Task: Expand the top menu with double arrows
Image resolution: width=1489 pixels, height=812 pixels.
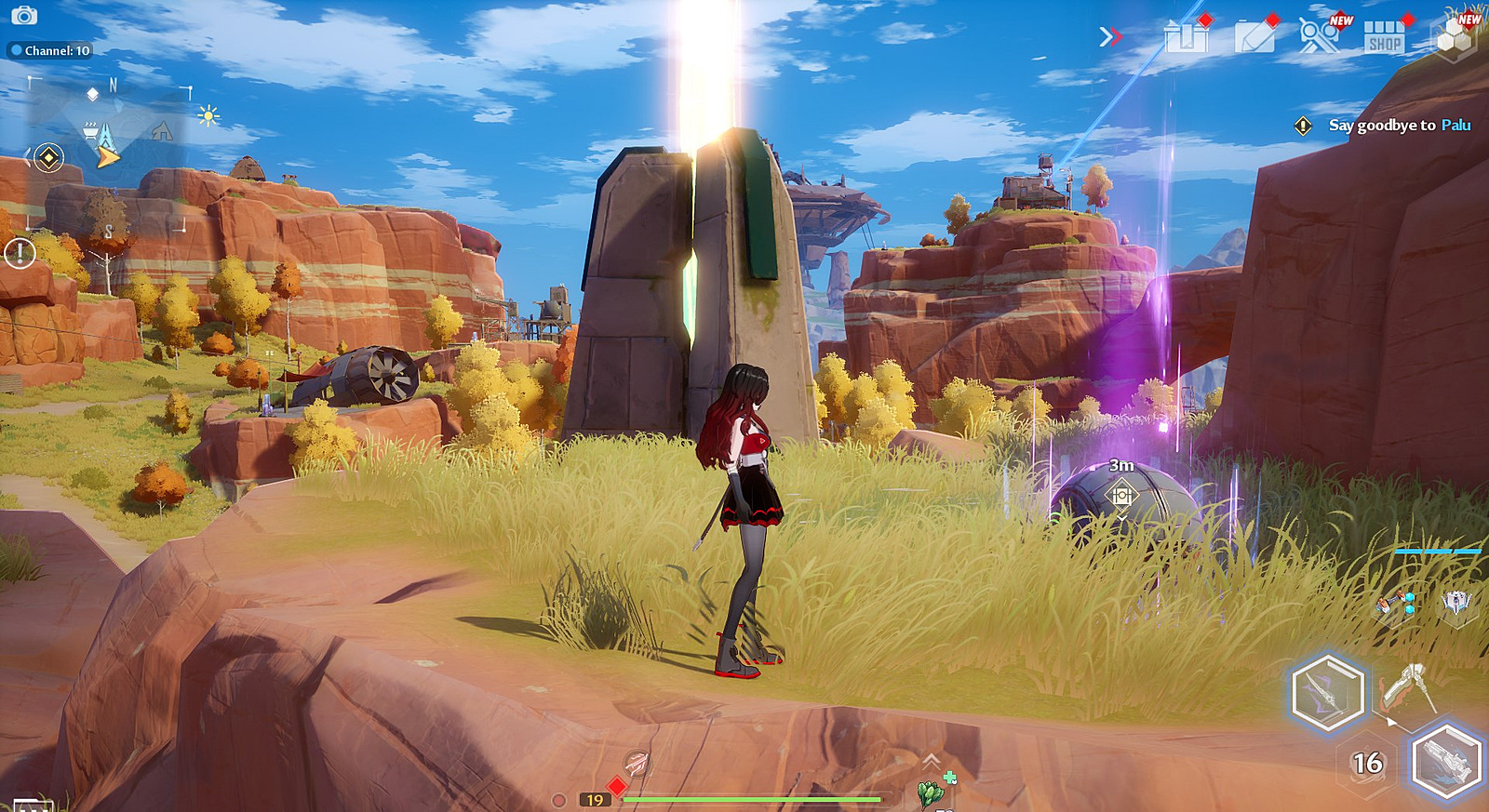Action: [x=1109, y=36]
